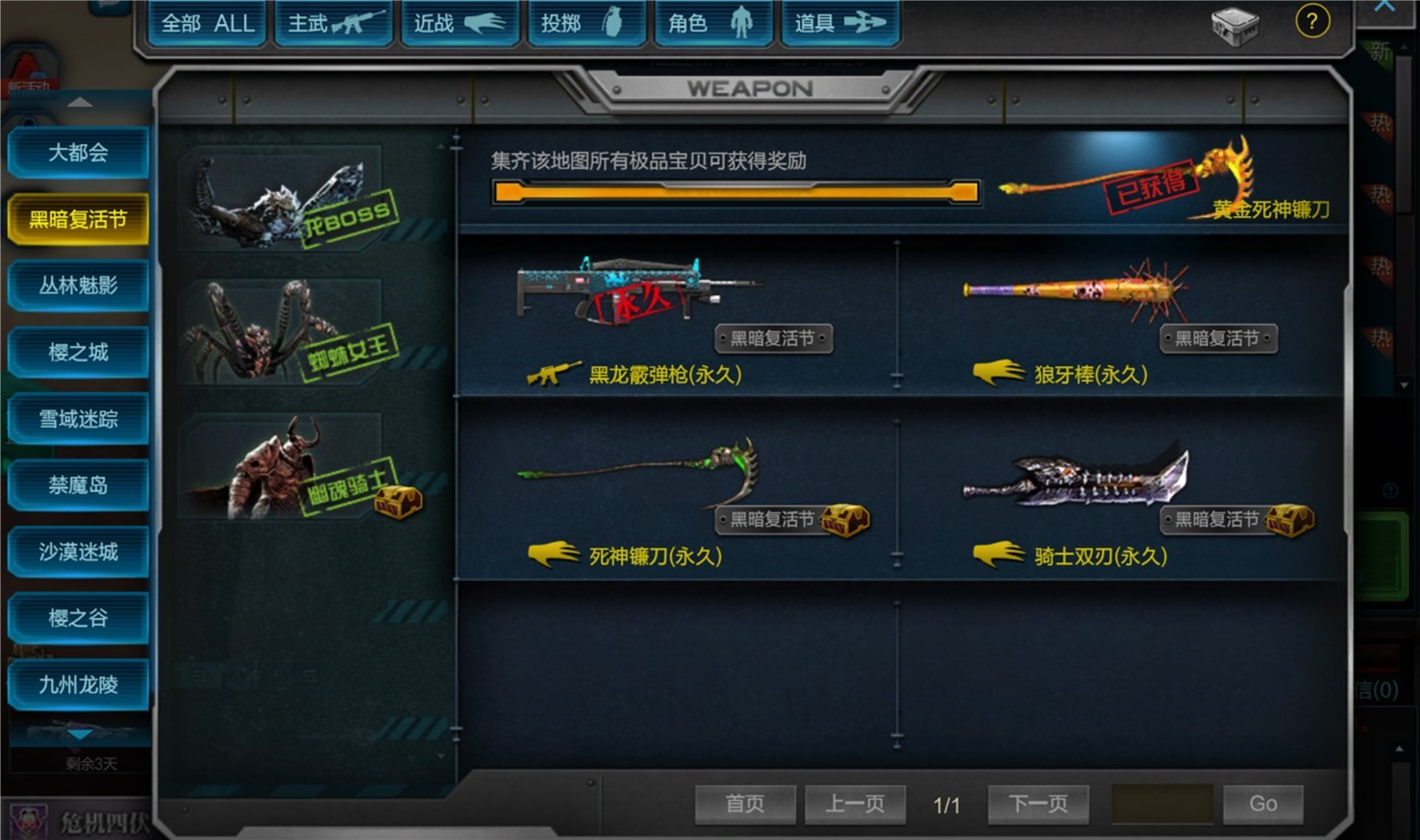Viewport: 1420px width, 840px height.
Task: Open the 主武 primary weapon tab
Action: [336, 23]
